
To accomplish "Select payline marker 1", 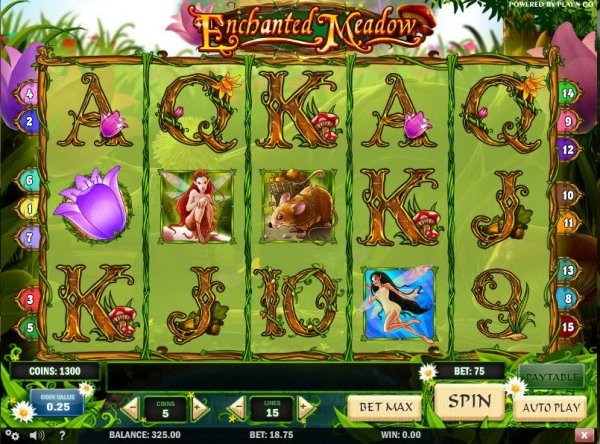I will (x=29, y=209).
